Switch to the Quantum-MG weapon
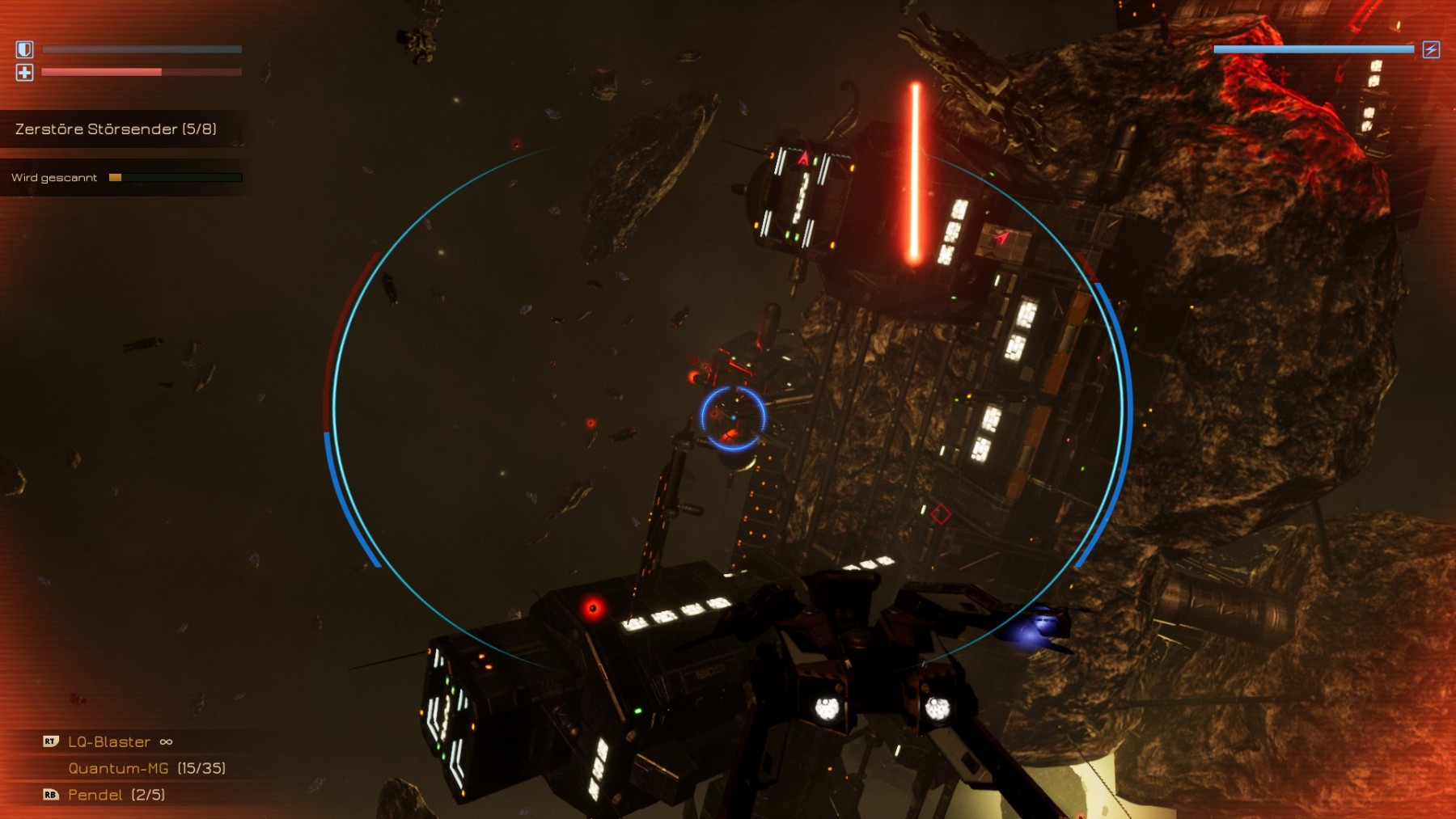This screenshot has height=819, width=1456. pos(119,768)
